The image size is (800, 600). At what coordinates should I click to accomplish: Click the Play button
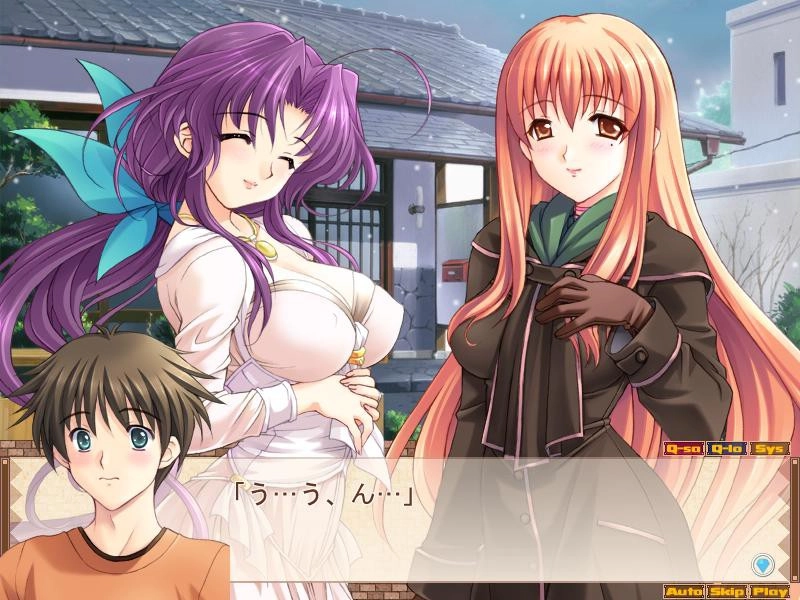tap(769, 591)
